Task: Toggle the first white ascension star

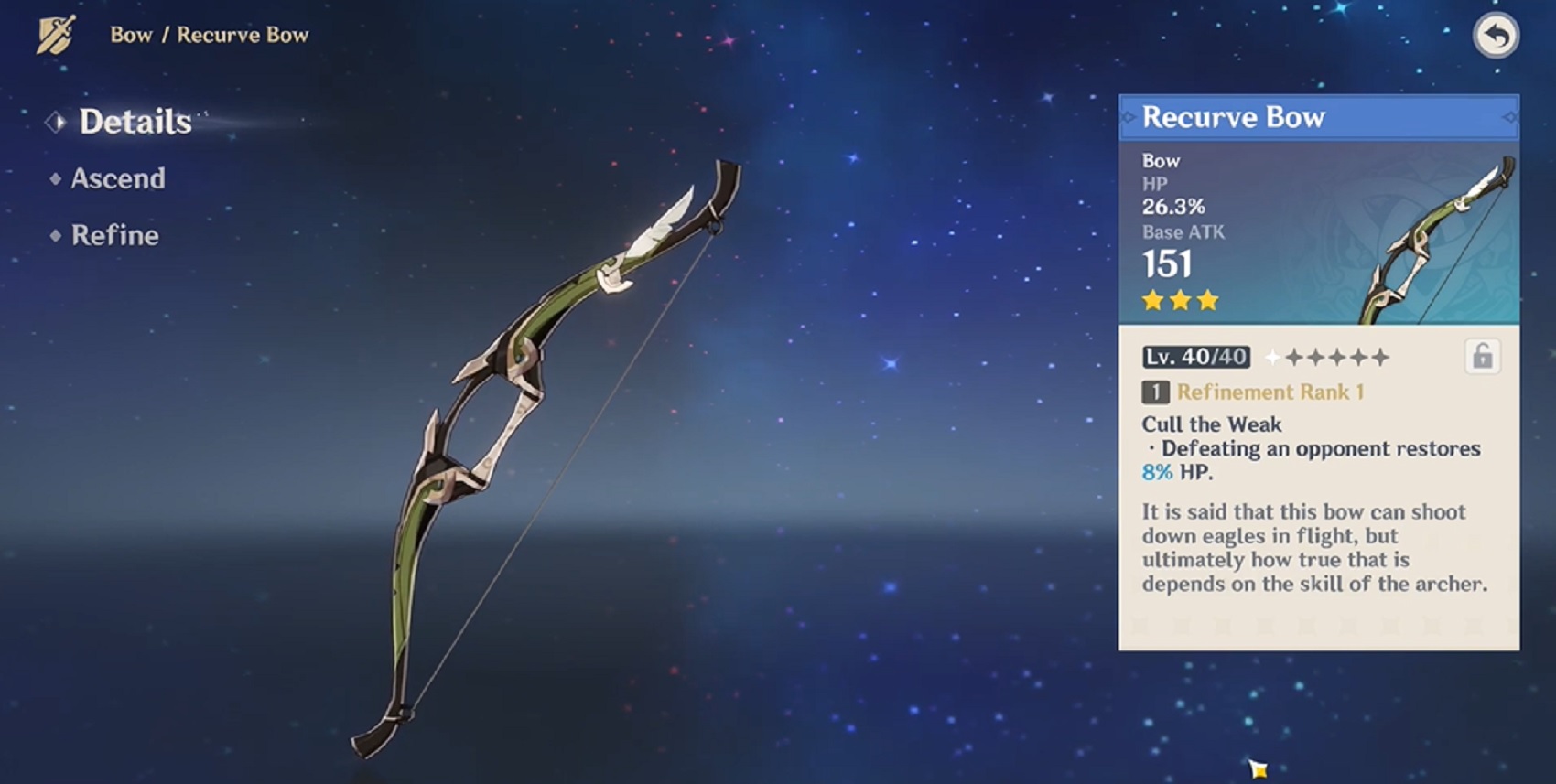Action: point(1272,357)
